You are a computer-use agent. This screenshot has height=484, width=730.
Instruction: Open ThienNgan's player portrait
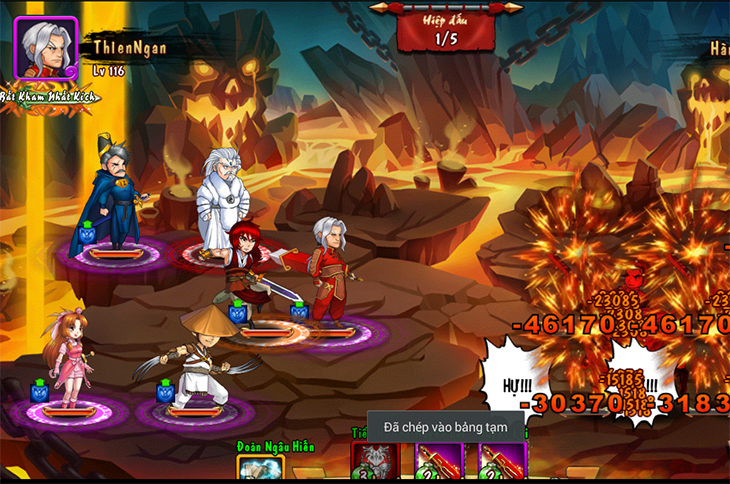coord(46,47)
